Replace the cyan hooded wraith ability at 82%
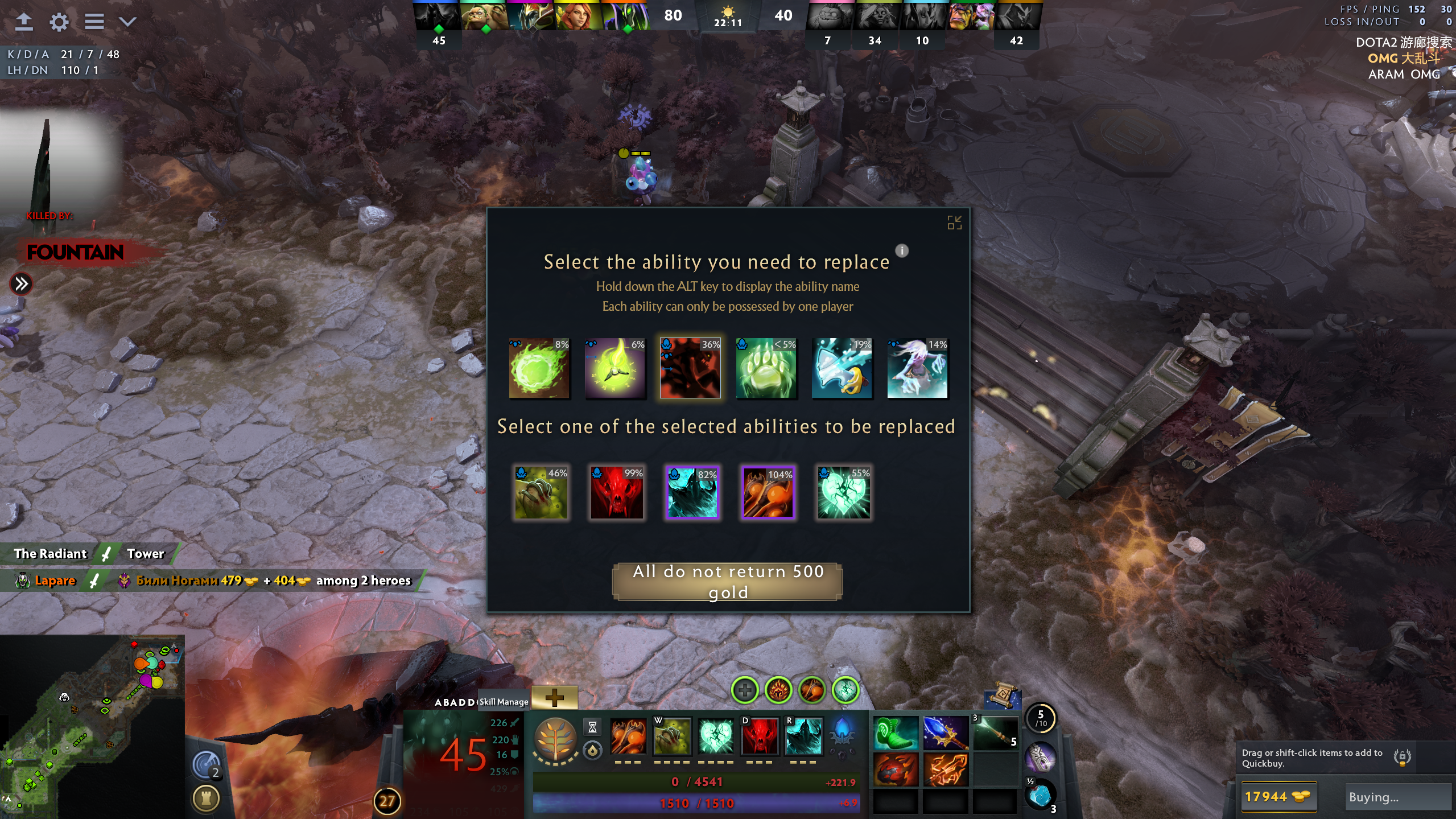 pos(692,492)
